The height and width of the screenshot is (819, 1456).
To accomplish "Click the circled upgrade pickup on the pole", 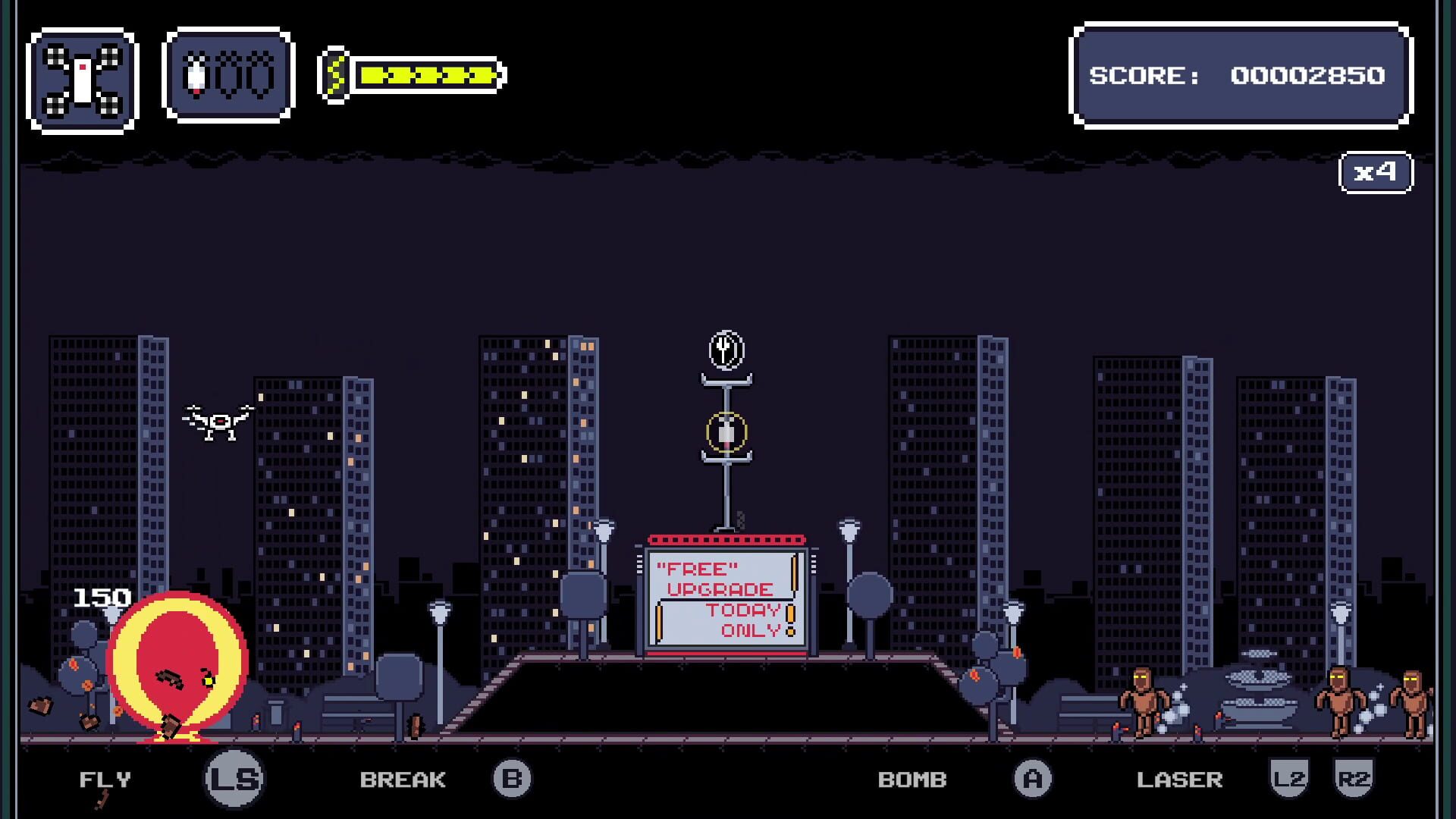I will pyautogui.click(x=726, y=431).
